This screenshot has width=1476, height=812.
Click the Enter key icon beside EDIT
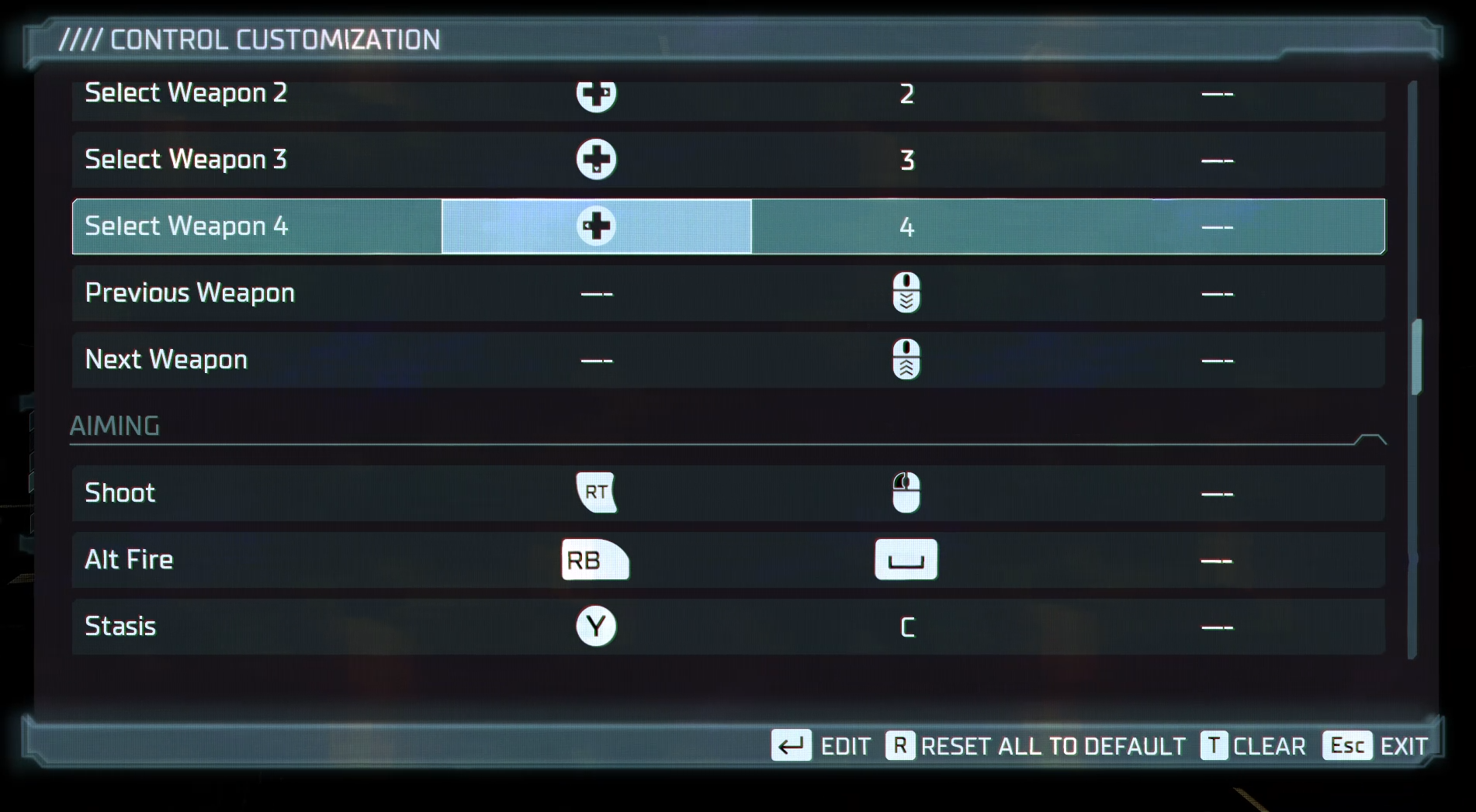click(x=790, y=746)
